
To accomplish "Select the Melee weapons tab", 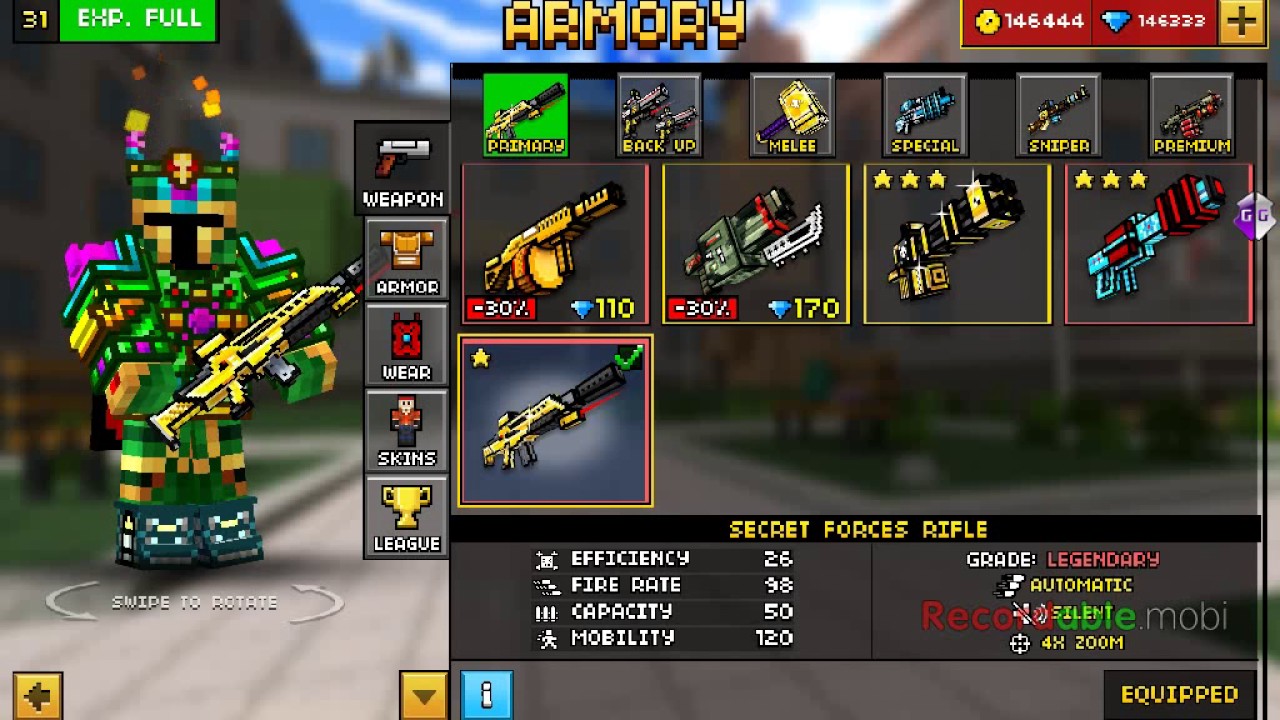I will pos(792,116).
